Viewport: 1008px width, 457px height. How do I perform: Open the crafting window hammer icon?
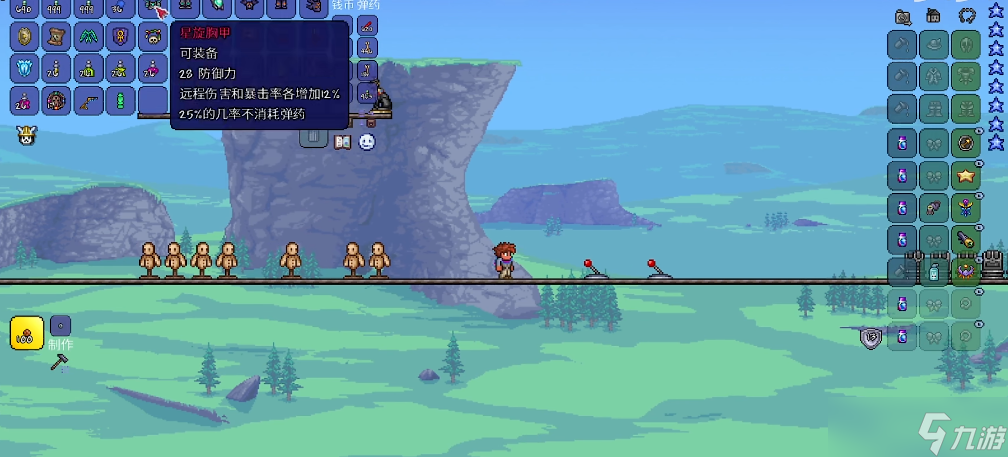click(x=58, y=362)
